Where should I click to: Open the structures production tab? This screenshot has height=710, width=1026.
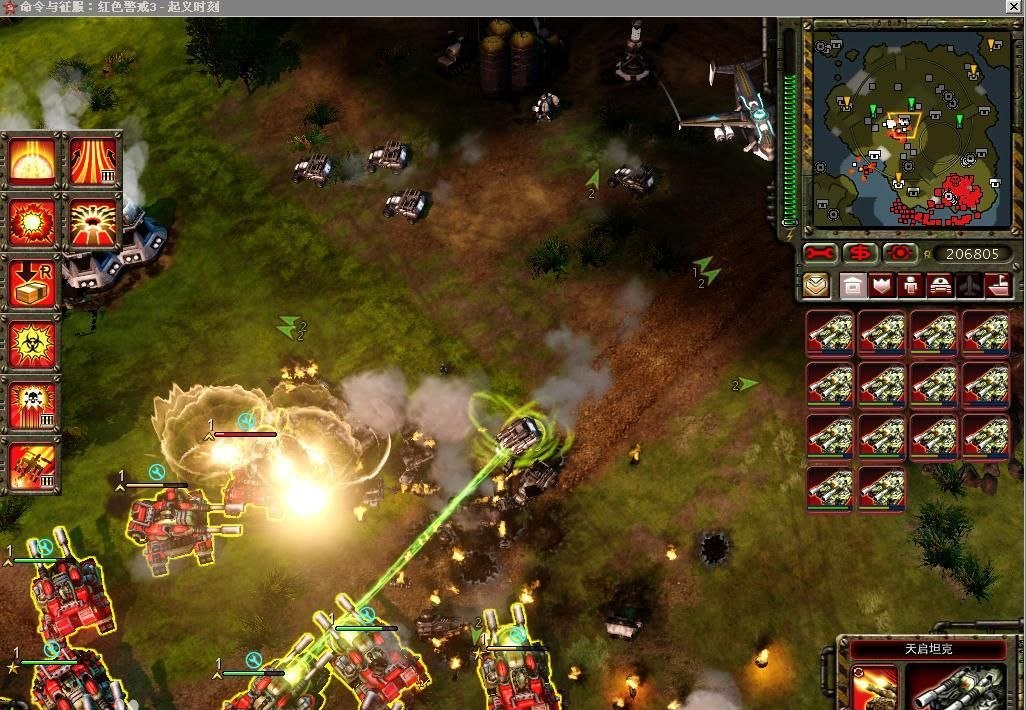853,286
